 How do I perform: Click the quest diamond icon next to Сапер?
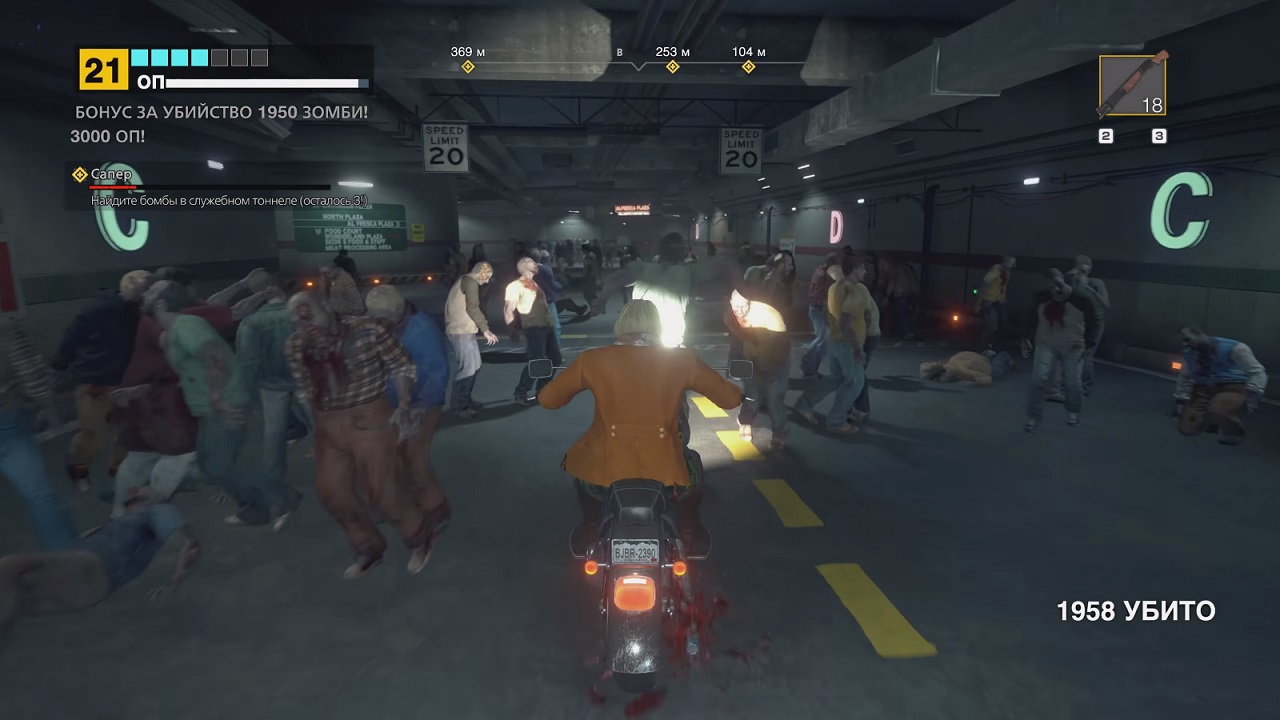coord(79,174)
